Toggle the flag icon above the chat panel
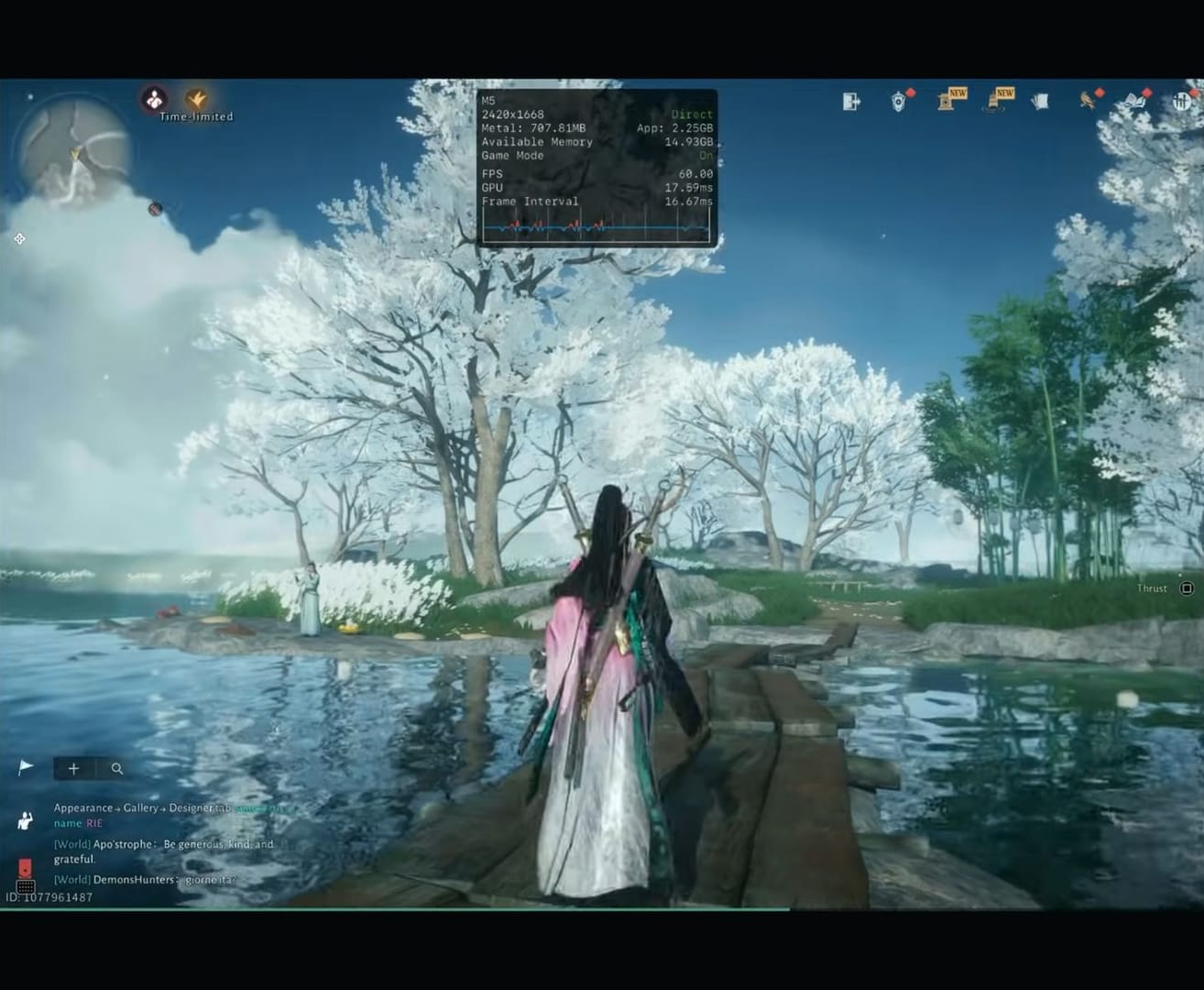Image resolution: width=1204 pixels, height=990 pixels. pos(25,766)
